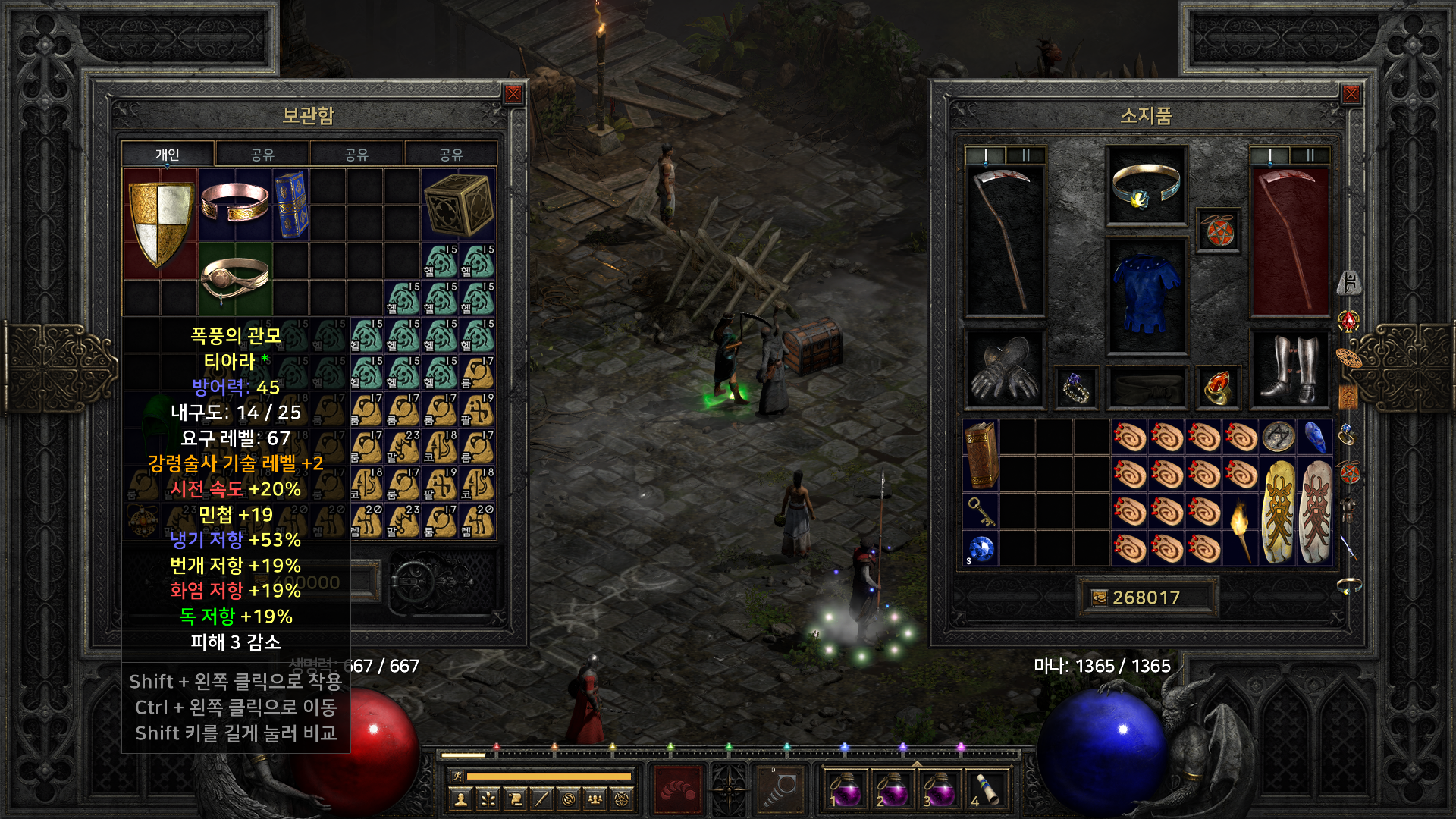Close the inventory panel

click(1351, 94)
